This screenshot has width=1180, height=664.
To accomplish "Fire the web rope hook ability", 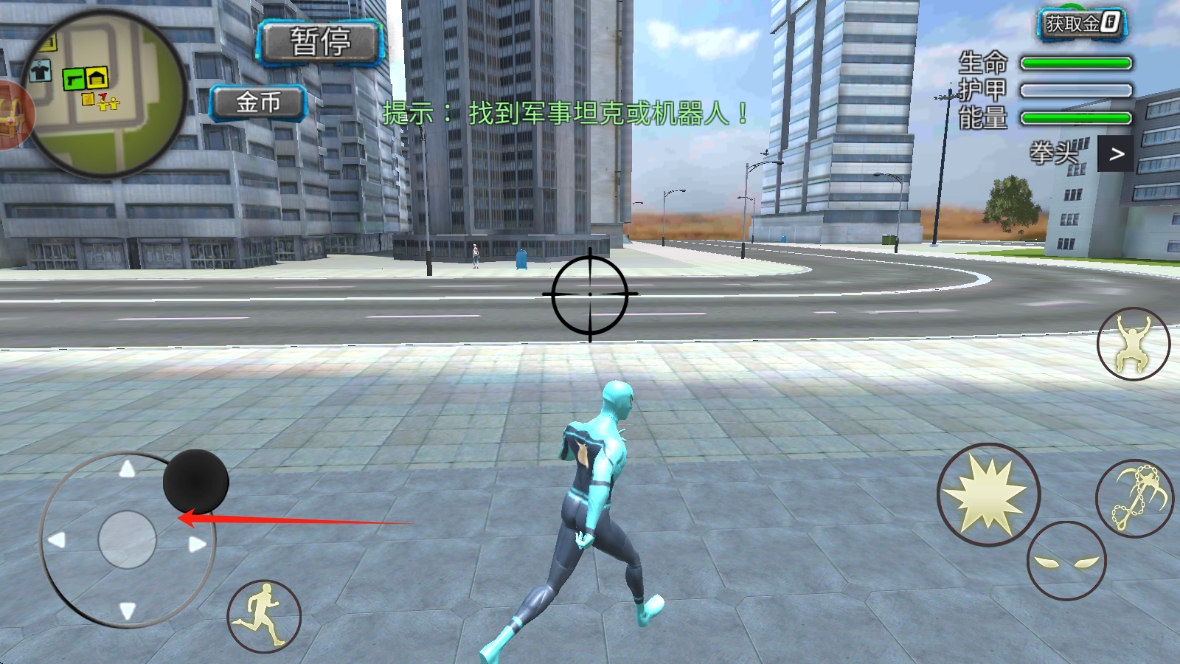I will [x=1134, y=498].
